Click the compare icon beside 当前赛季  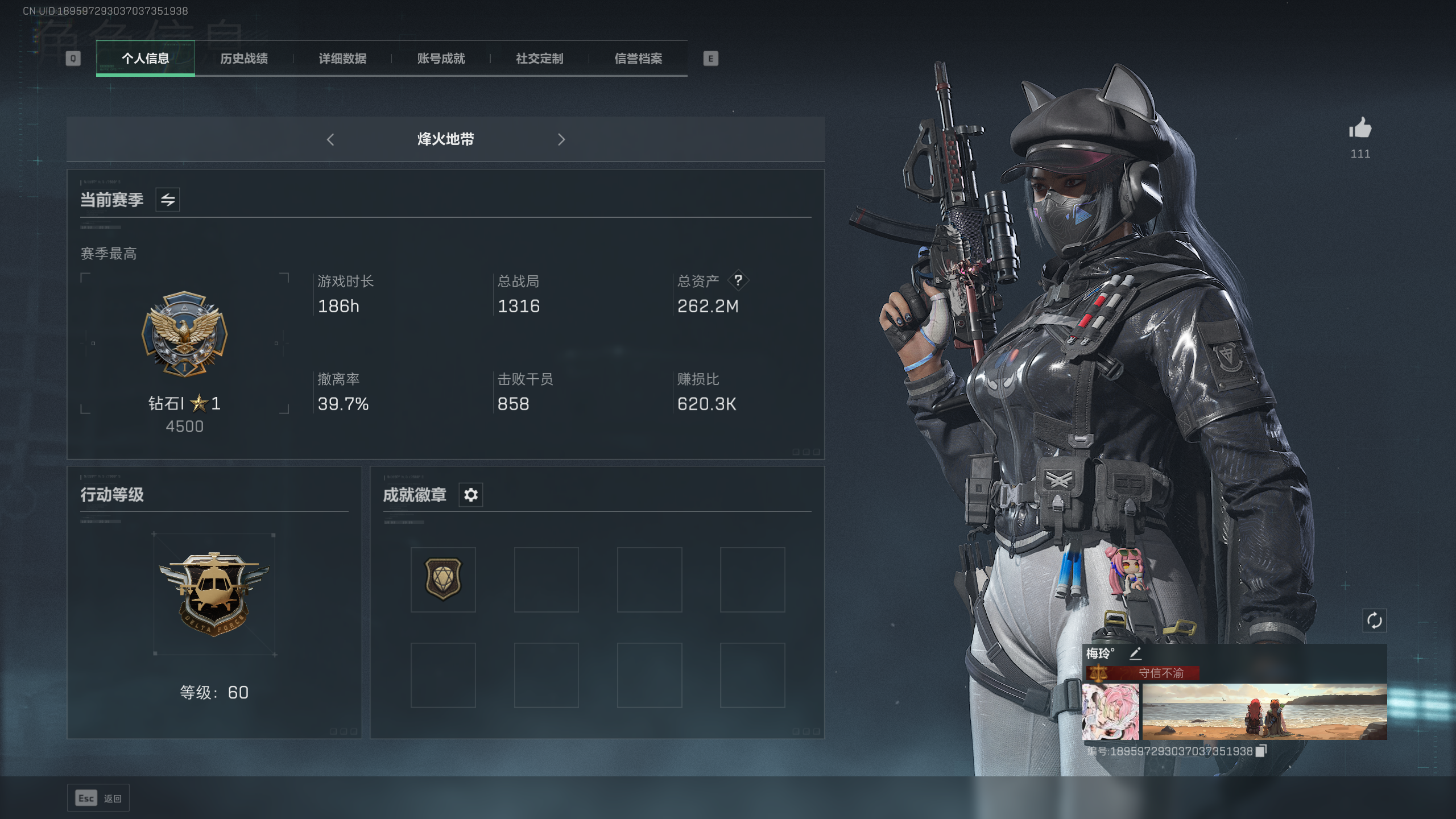168,200
